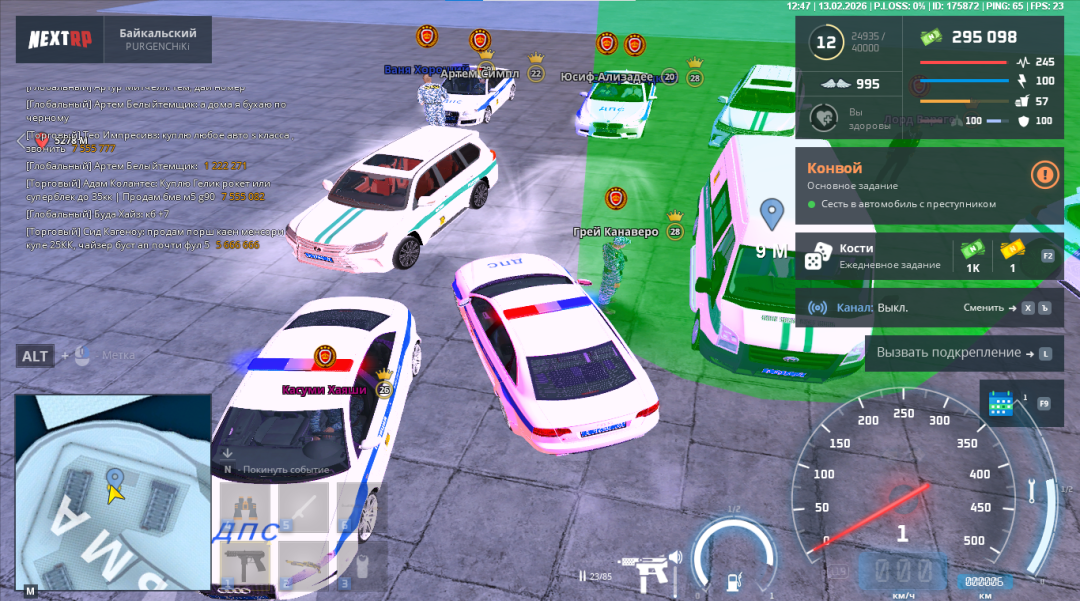Open the calendar events icon

click(x=1001, y=403)
